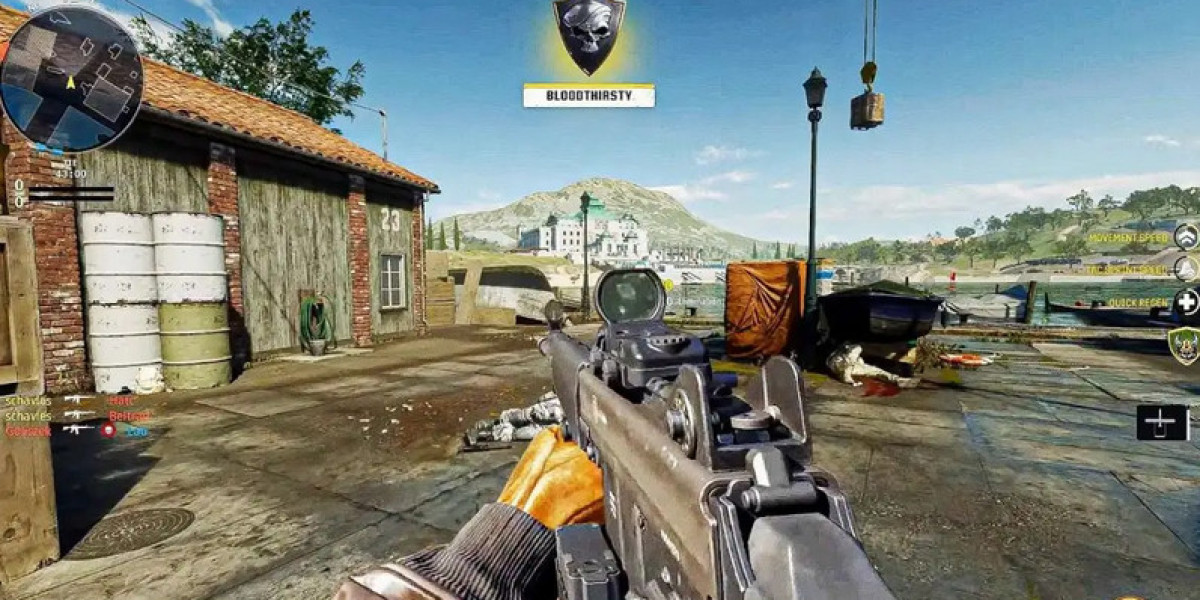Click the red headshot skull in killfeed
Viewport: 1200px width, 600px height.
coord(108,430)
